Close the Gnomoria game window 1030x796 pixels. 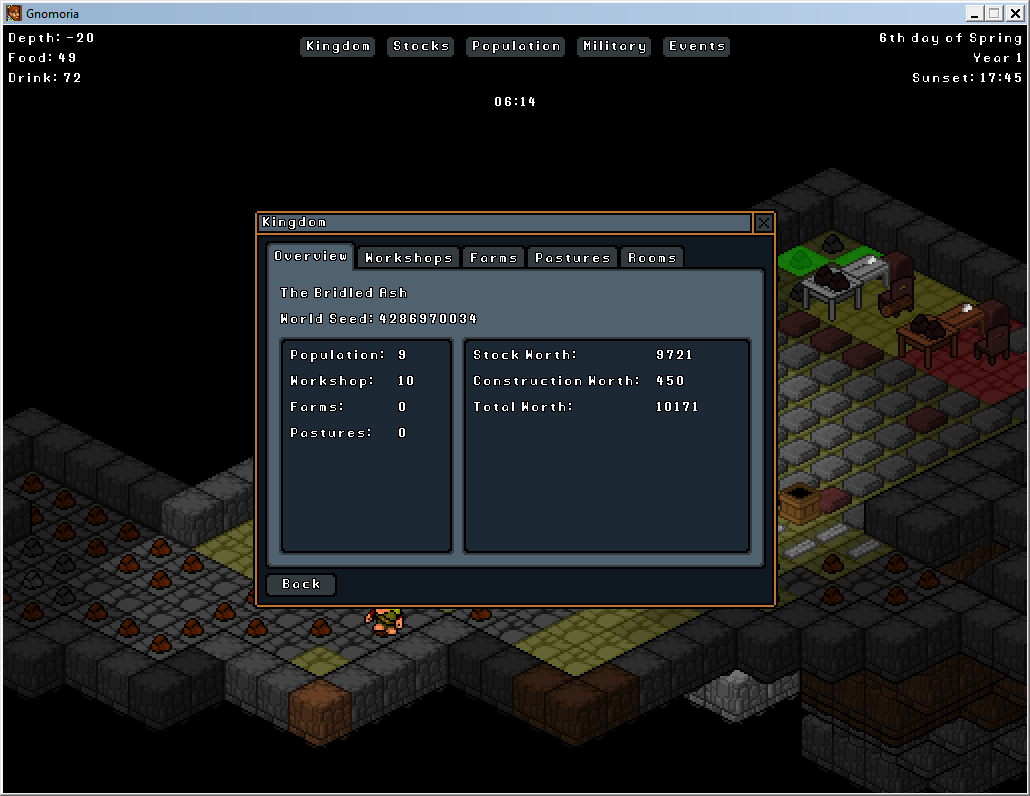coord(1014,13)
